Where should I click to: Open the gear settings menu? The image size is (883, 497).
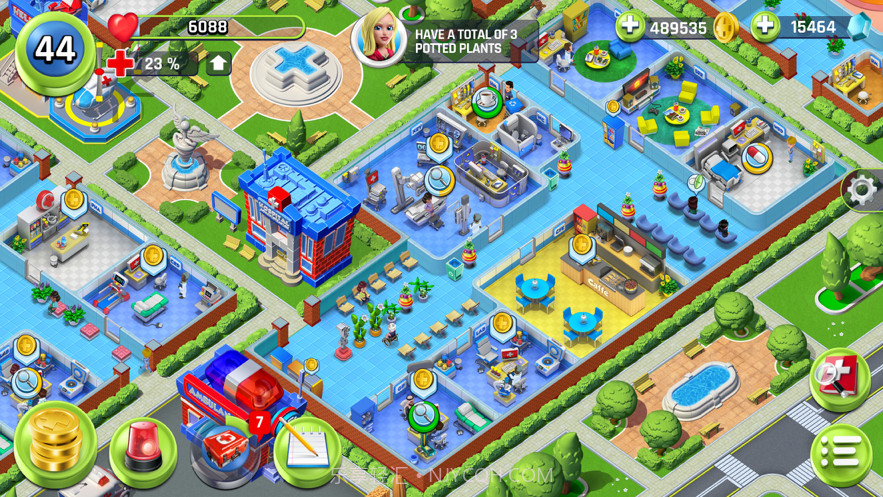click(862, 189)
